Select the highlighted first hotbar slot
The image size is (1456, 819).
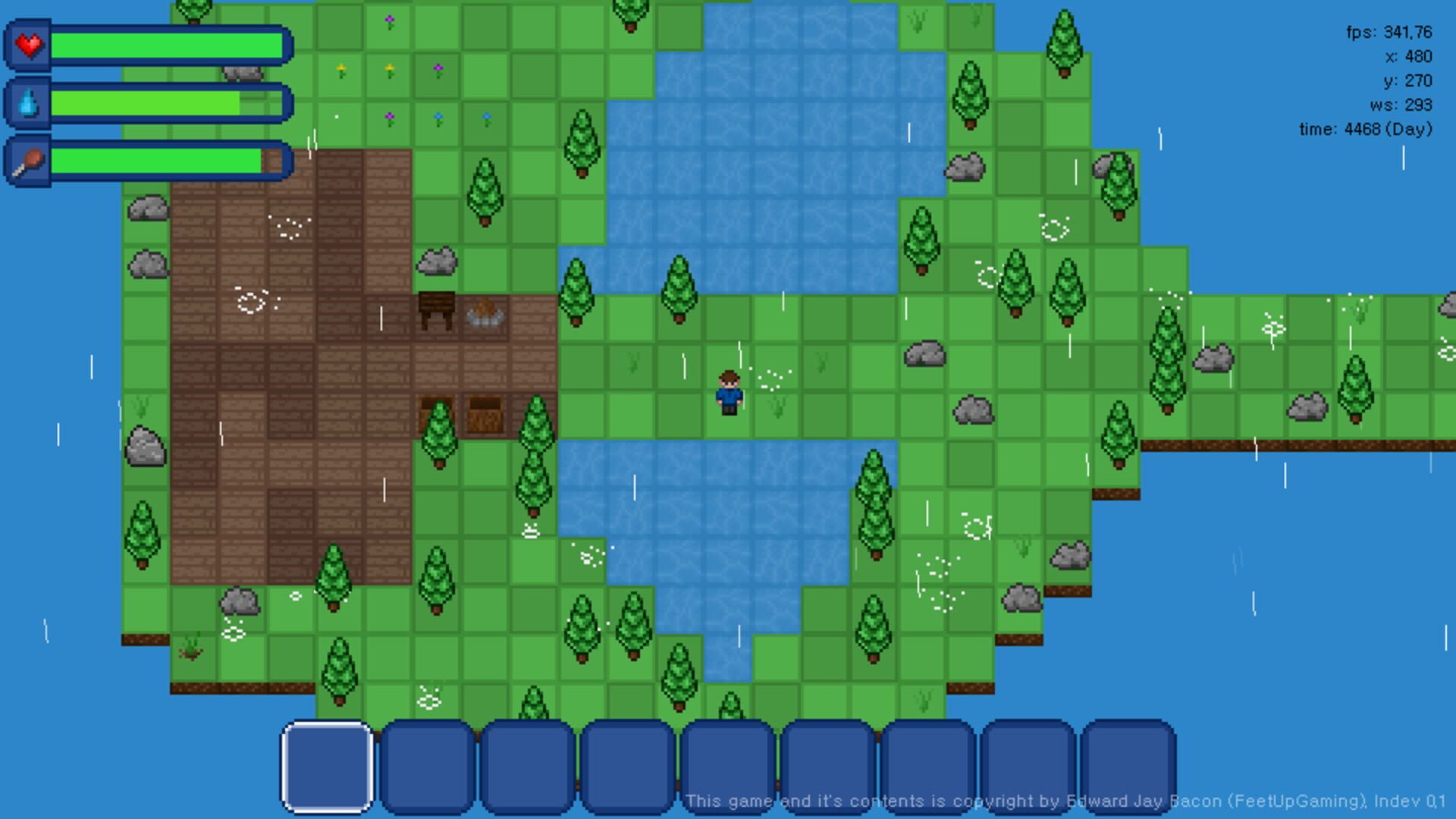tap(326, 766)
